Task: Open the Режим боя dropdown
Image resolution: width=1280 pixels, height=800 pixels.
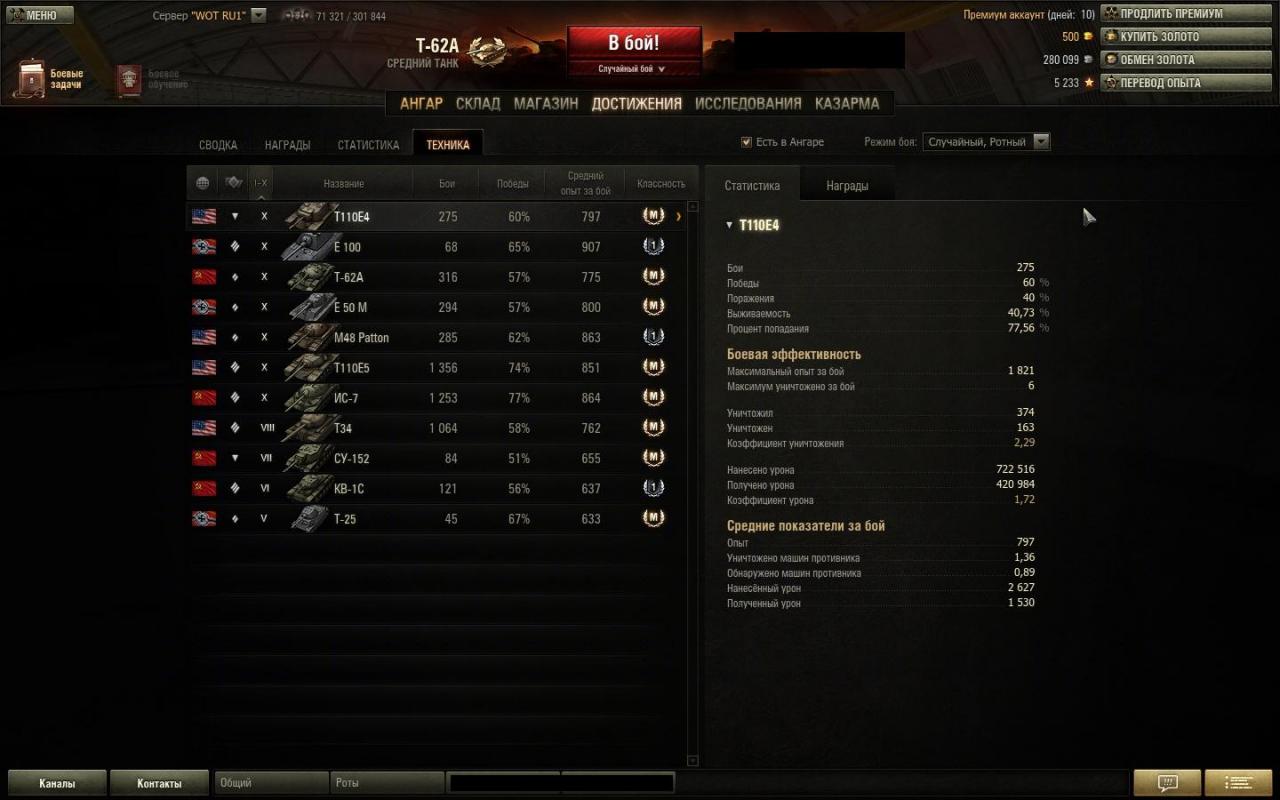Action: click(986, 142)
